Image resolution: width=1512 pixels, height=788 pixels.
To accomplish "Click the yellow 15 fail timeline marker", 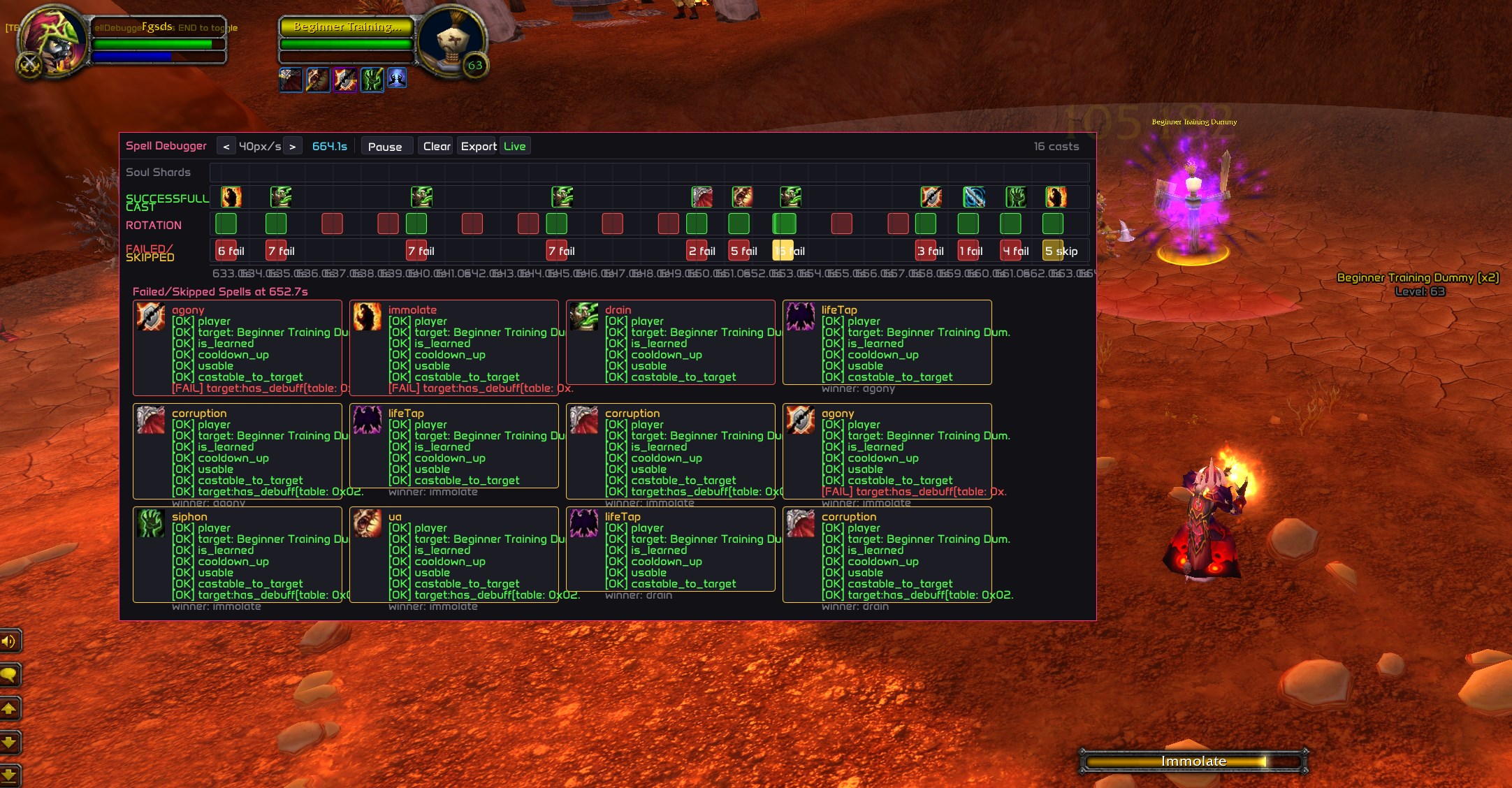I will tap(784, 250).
